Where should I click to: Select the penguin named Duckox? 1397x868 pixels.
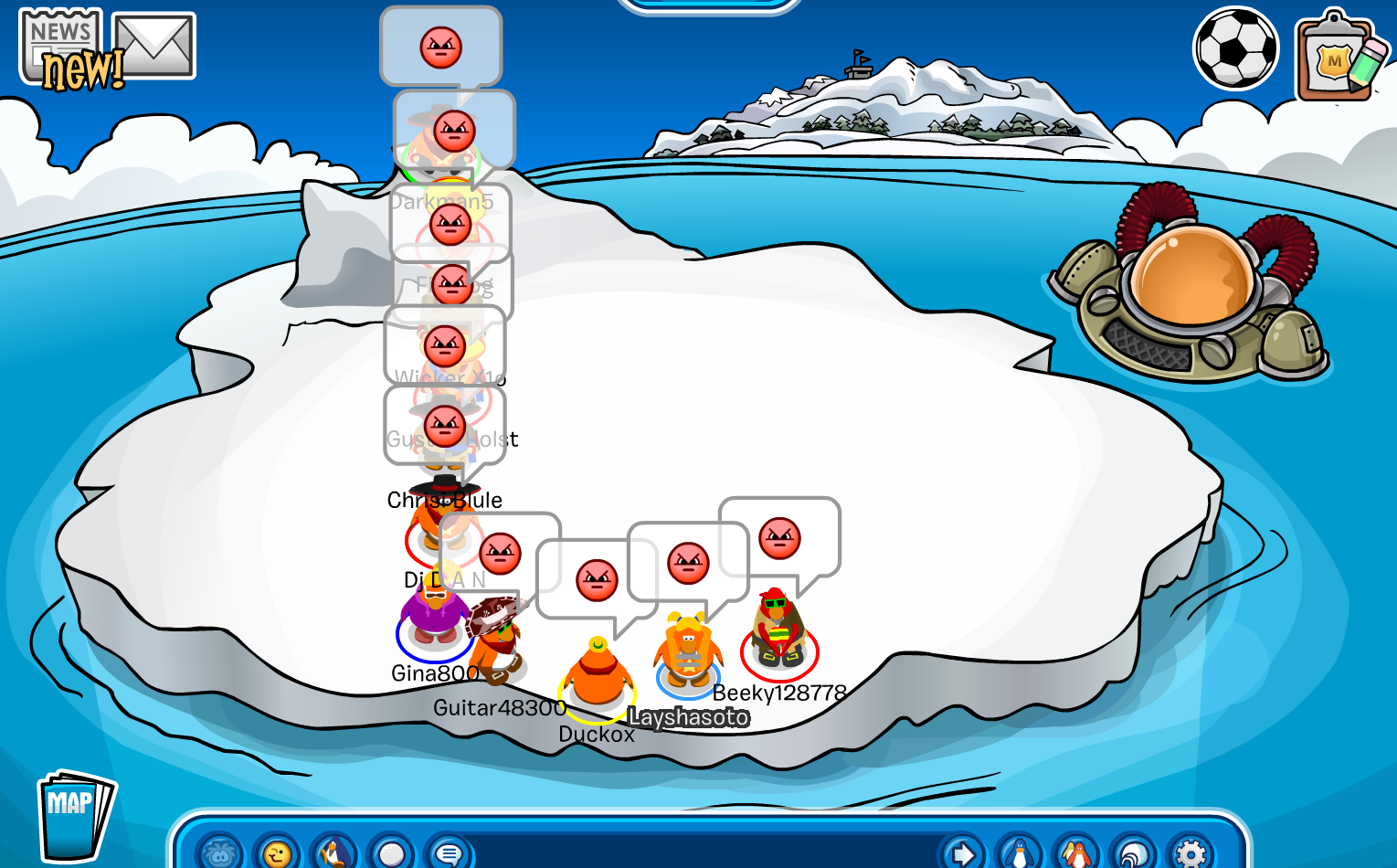(598, 676)
